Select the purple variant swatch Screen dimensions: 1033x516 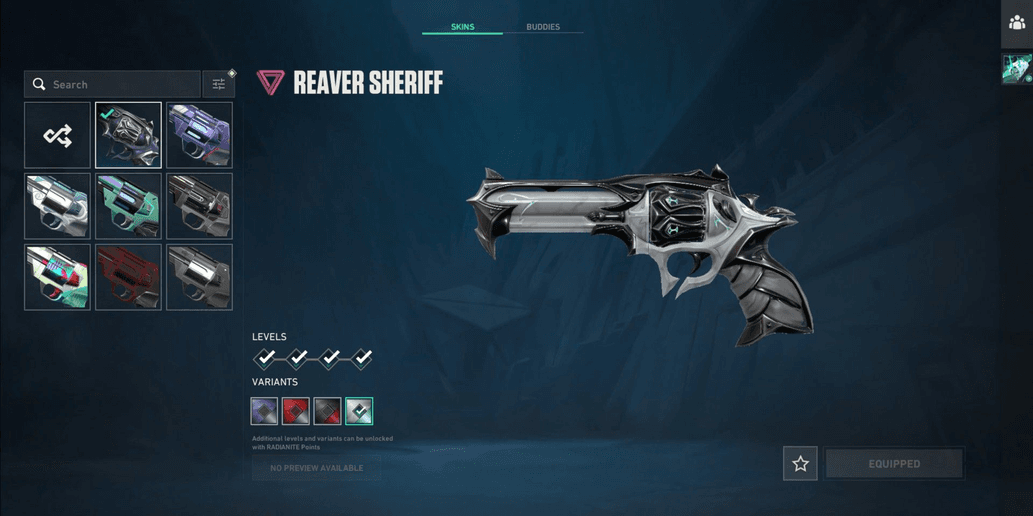264,411
